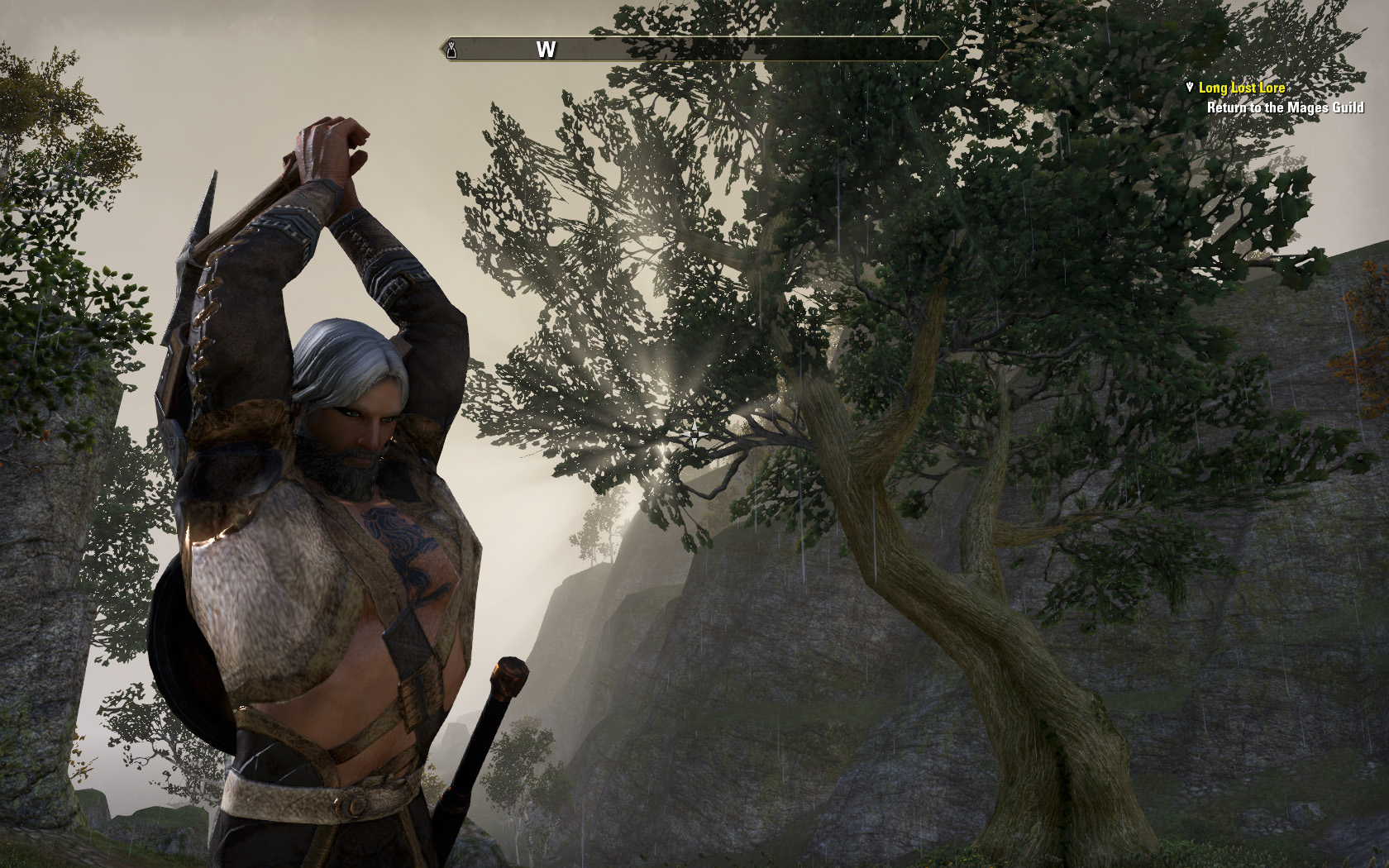The image size is (1389, 868).
Task: Click the Return to the Mages Guild objective
Action: pyautogui.click(x=1285, y=107)
